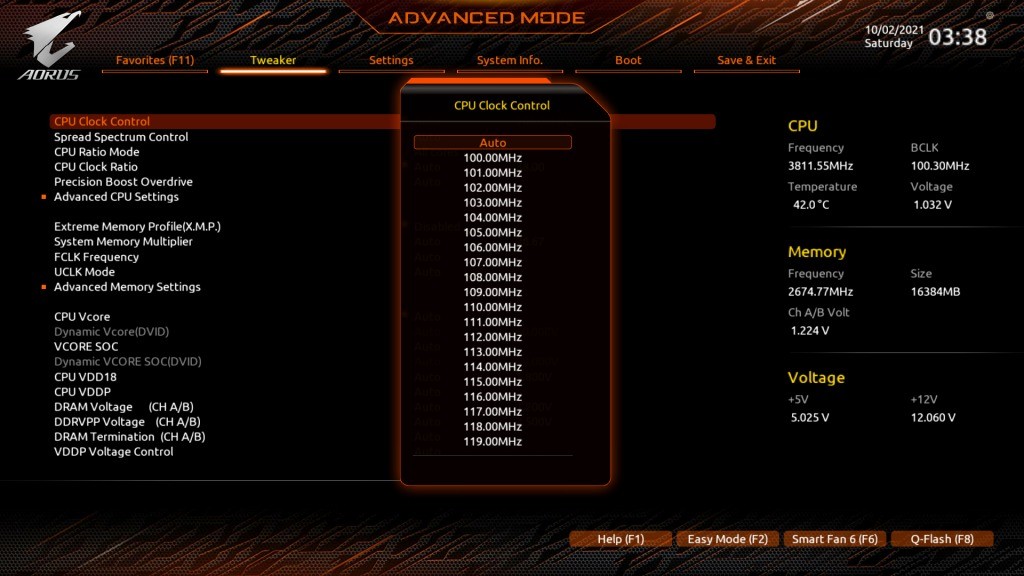1024x576 pixels.
Task: Launch Q-Flash (F8)
Action: pyautogui.click(x=942, y=539)
